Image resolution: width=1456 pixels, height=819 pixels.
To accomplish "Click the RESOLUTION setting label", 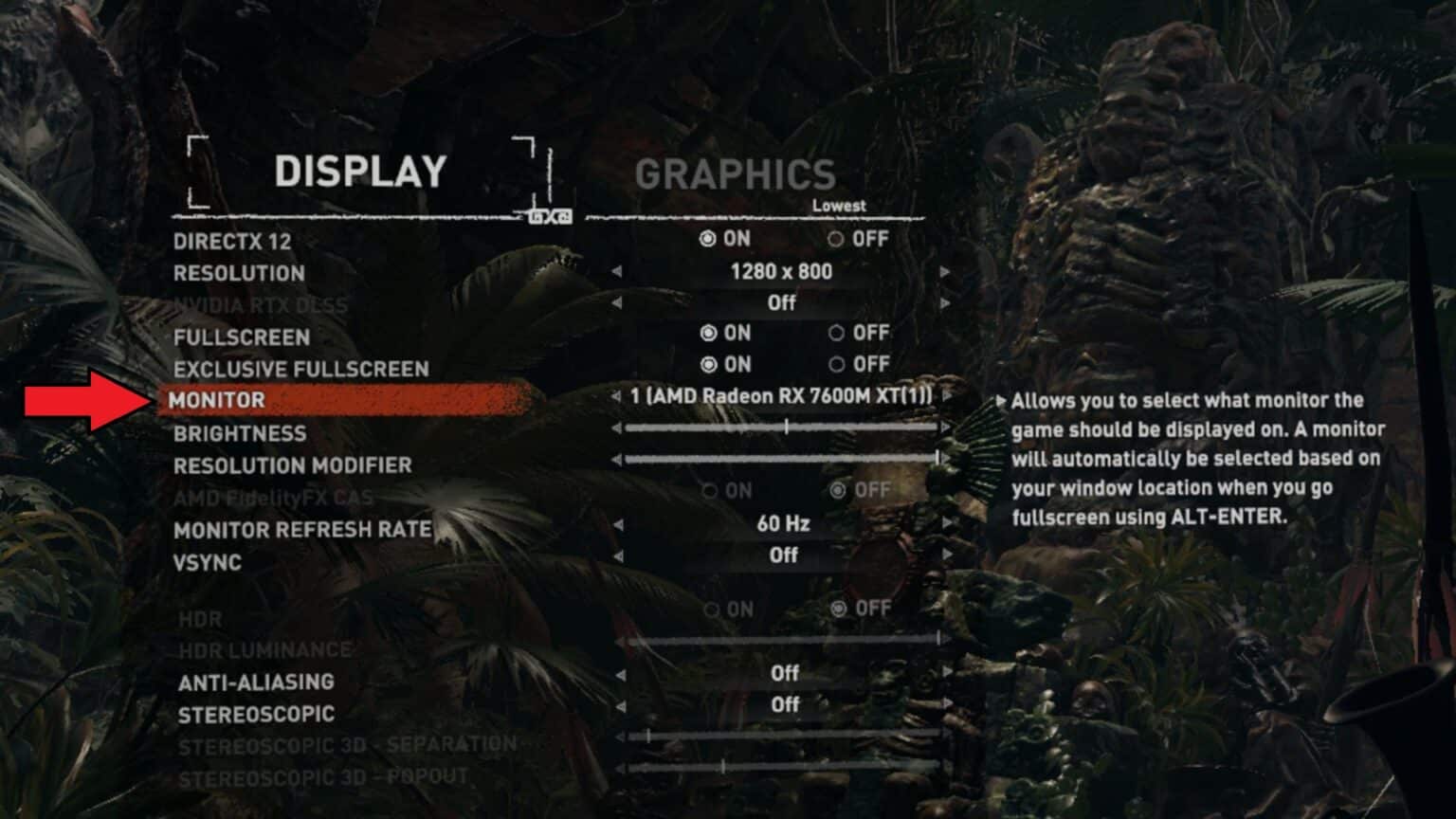I will pyautogui.click(x=238, y=273).
